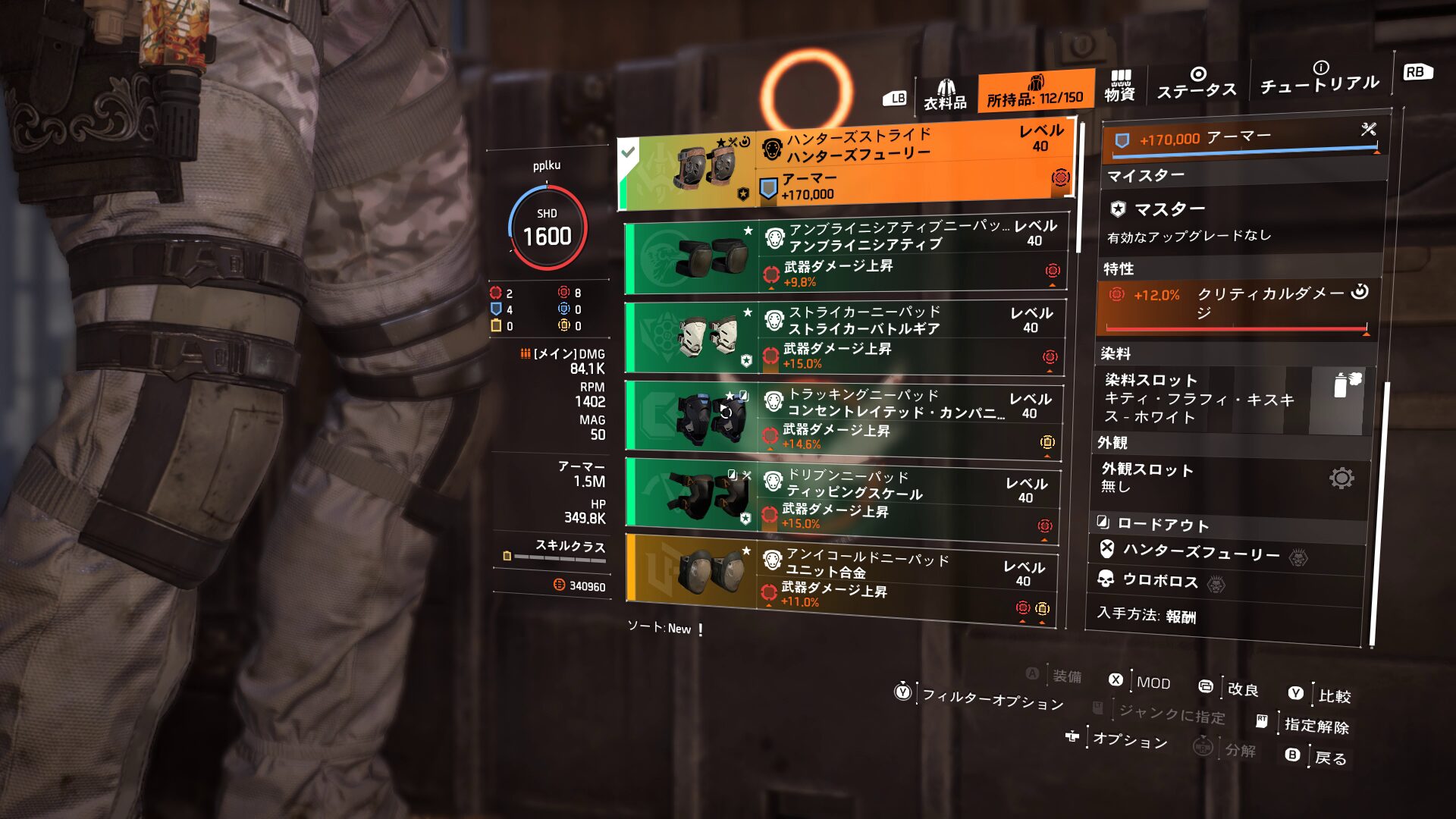1456x819 pixels.
Task: Open the 所持品 inventory tab
Action: pos(1035,93)
